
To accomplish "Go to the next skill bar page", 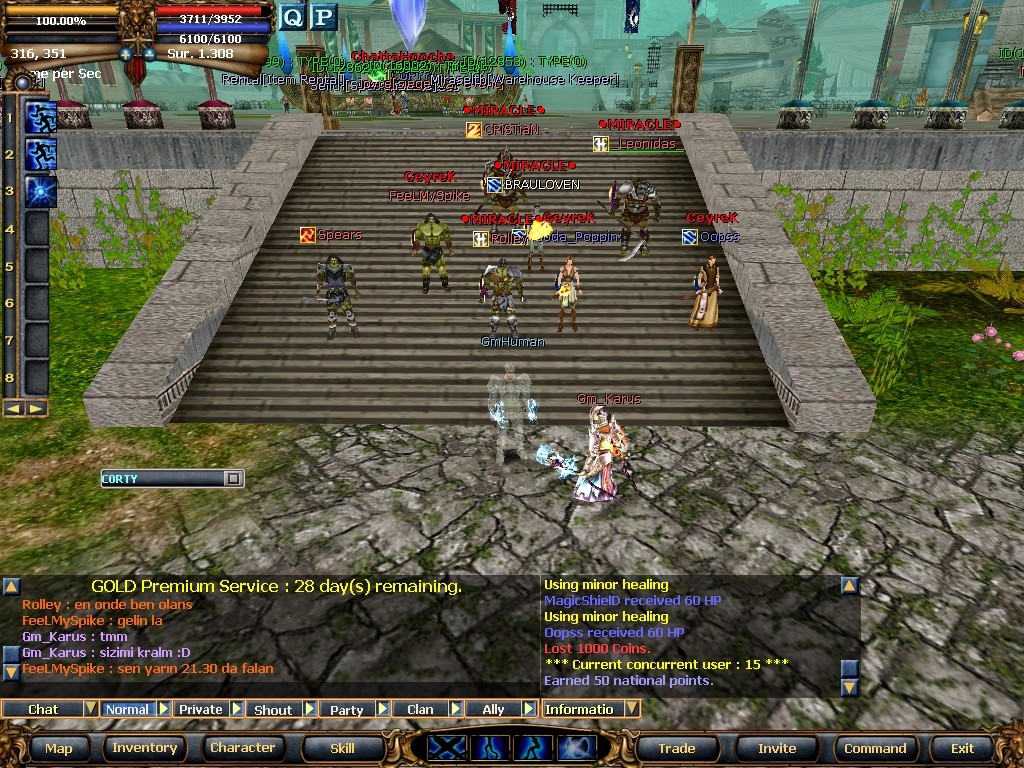I will [x=36, y=408].
